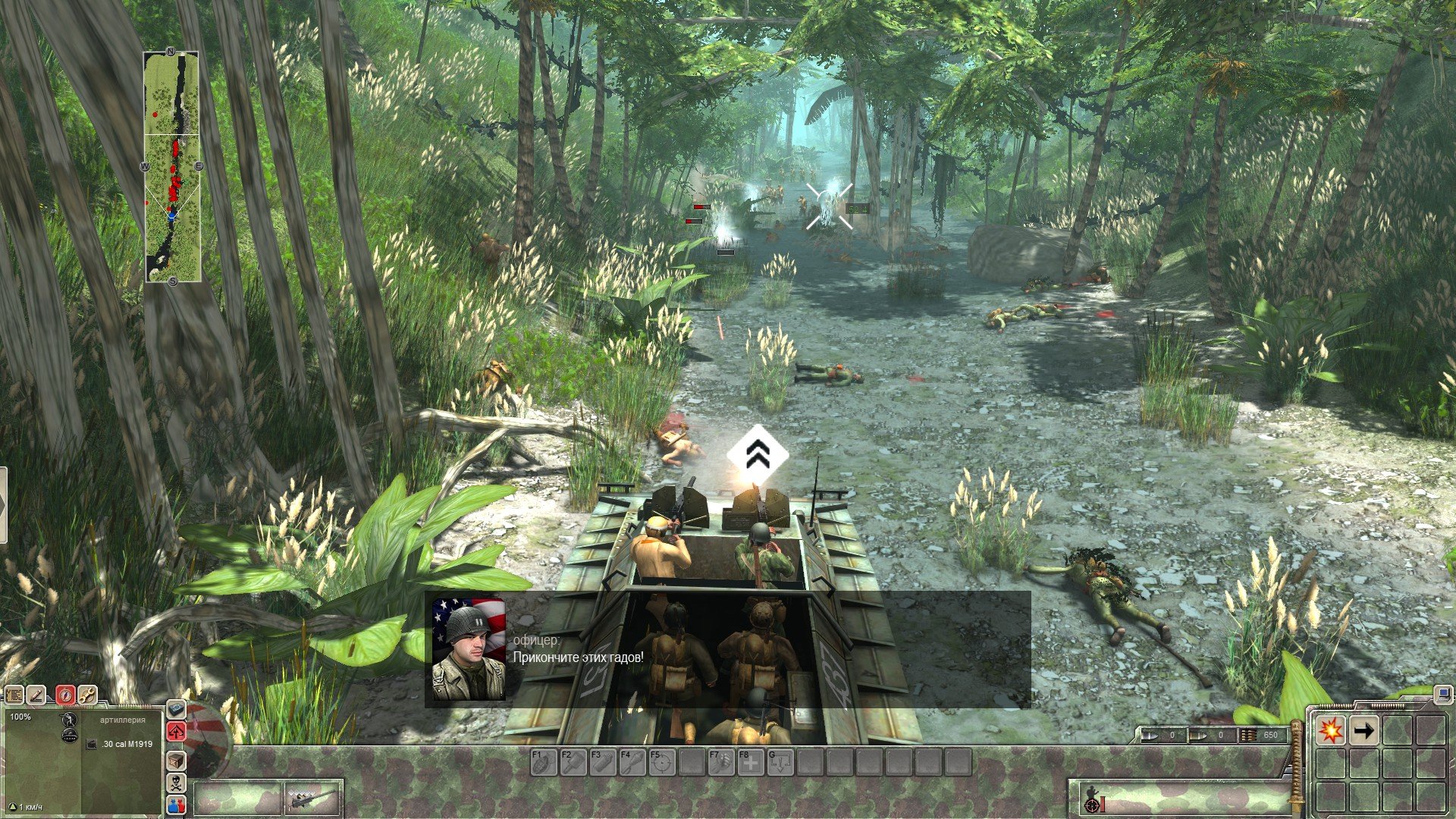1456x819 pixels.
Task: Use the F2 anti-tank grenade action
Action: click(573, 762)
